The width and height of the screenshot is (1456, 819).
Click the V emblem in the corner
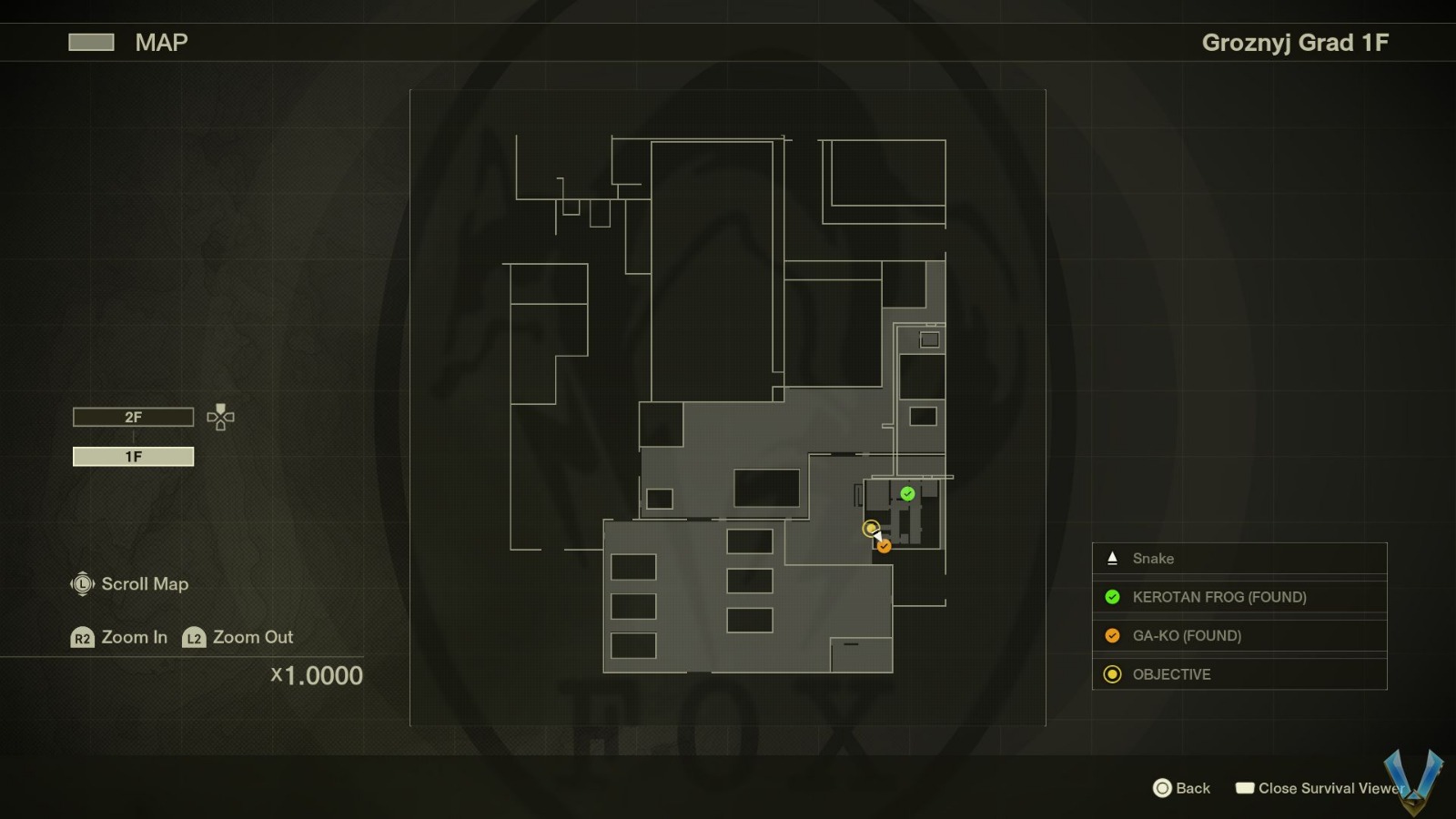tap(1412, 779)
